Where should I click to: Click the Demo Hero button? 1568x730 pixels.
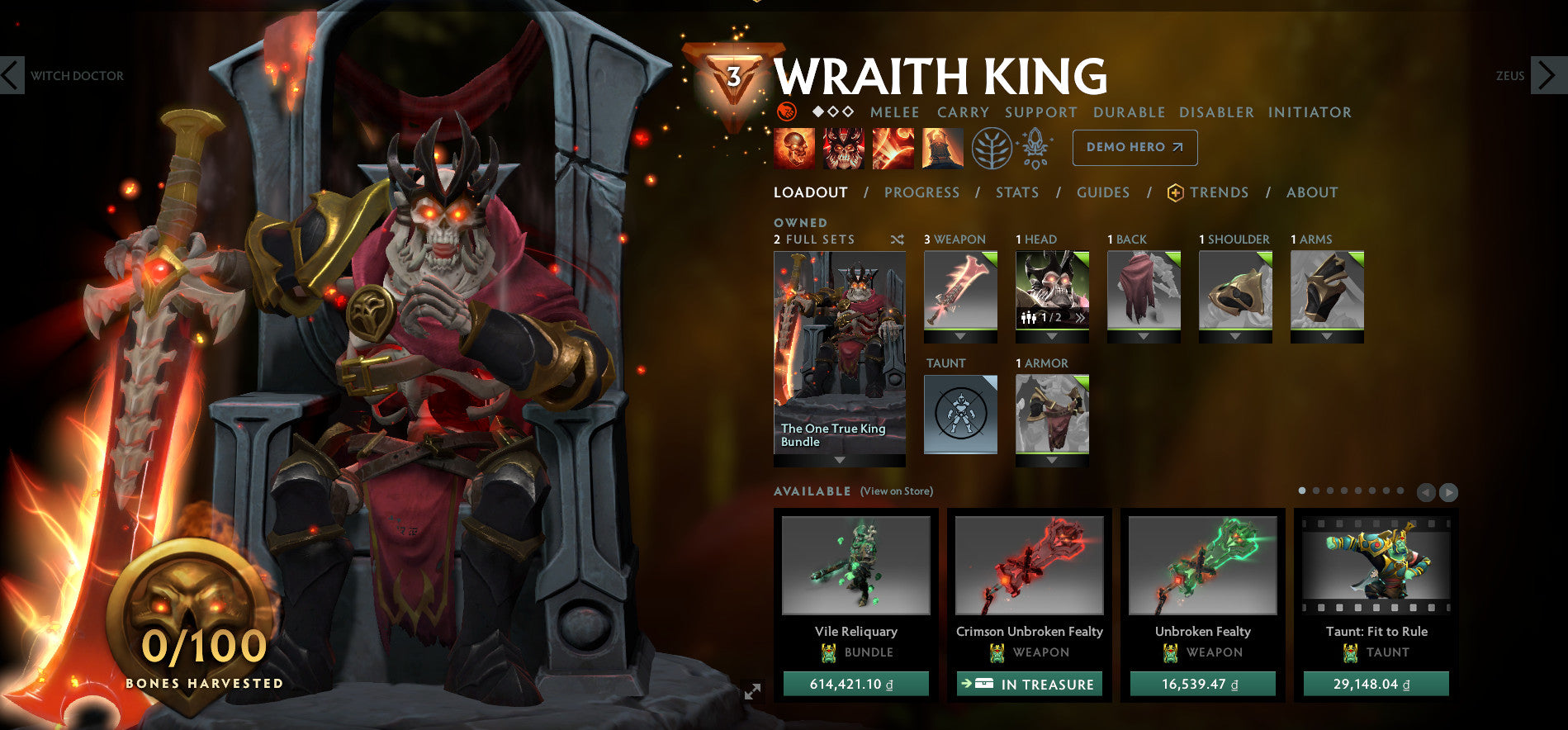pyautogui.click(x=1135, y=147)
